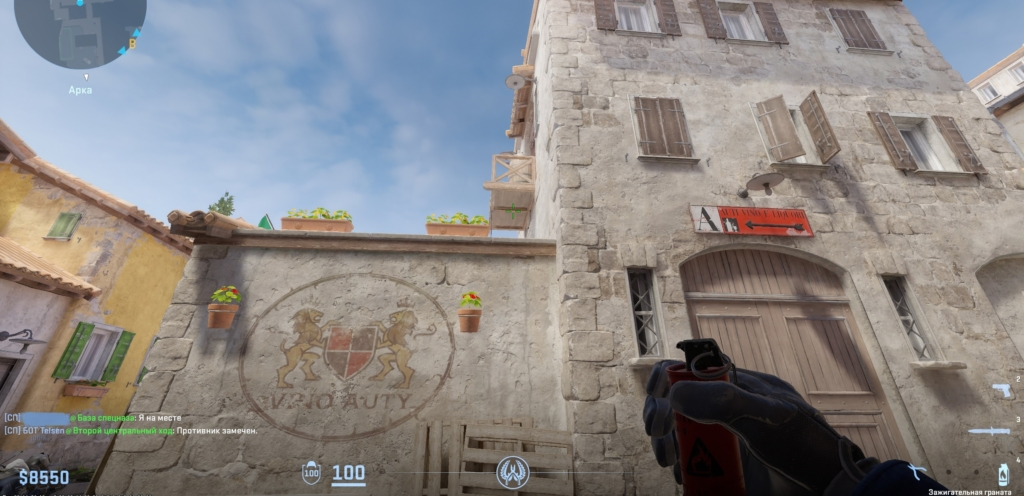The width and height of the screenshot is (1024, 496).
Task: Select the B bombsite marker on the minimap
Action: [132, 44]
